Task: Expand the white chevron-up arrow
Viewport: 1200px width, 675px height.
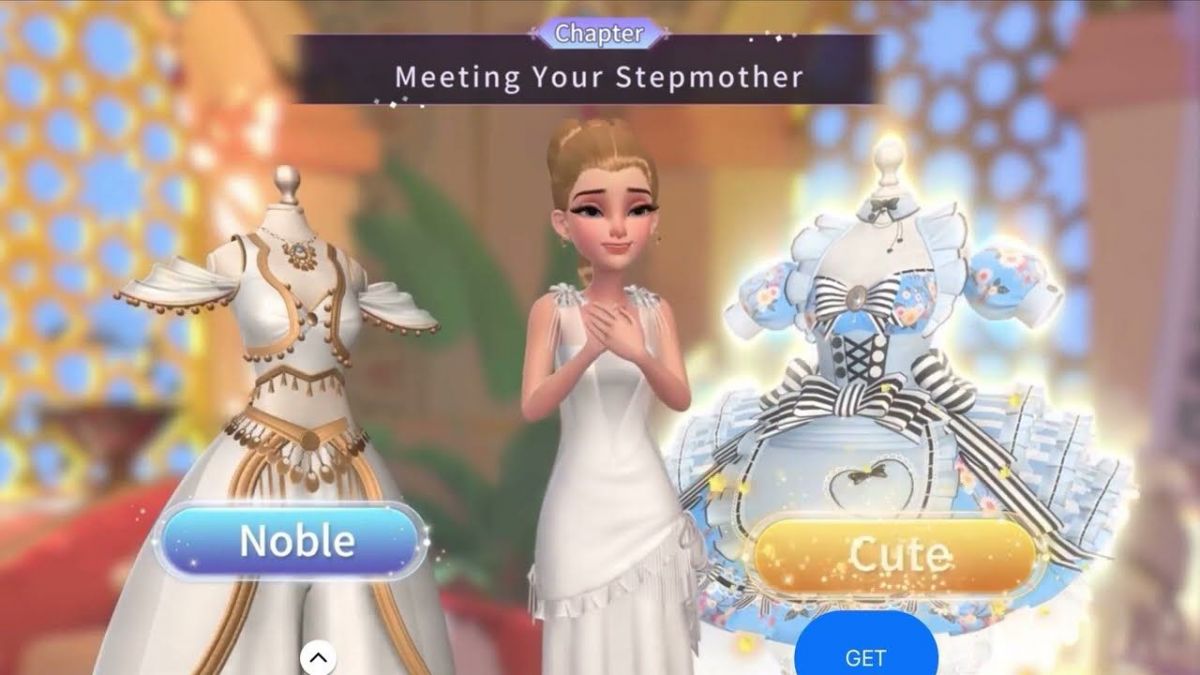Action: [x=318, y=657]
